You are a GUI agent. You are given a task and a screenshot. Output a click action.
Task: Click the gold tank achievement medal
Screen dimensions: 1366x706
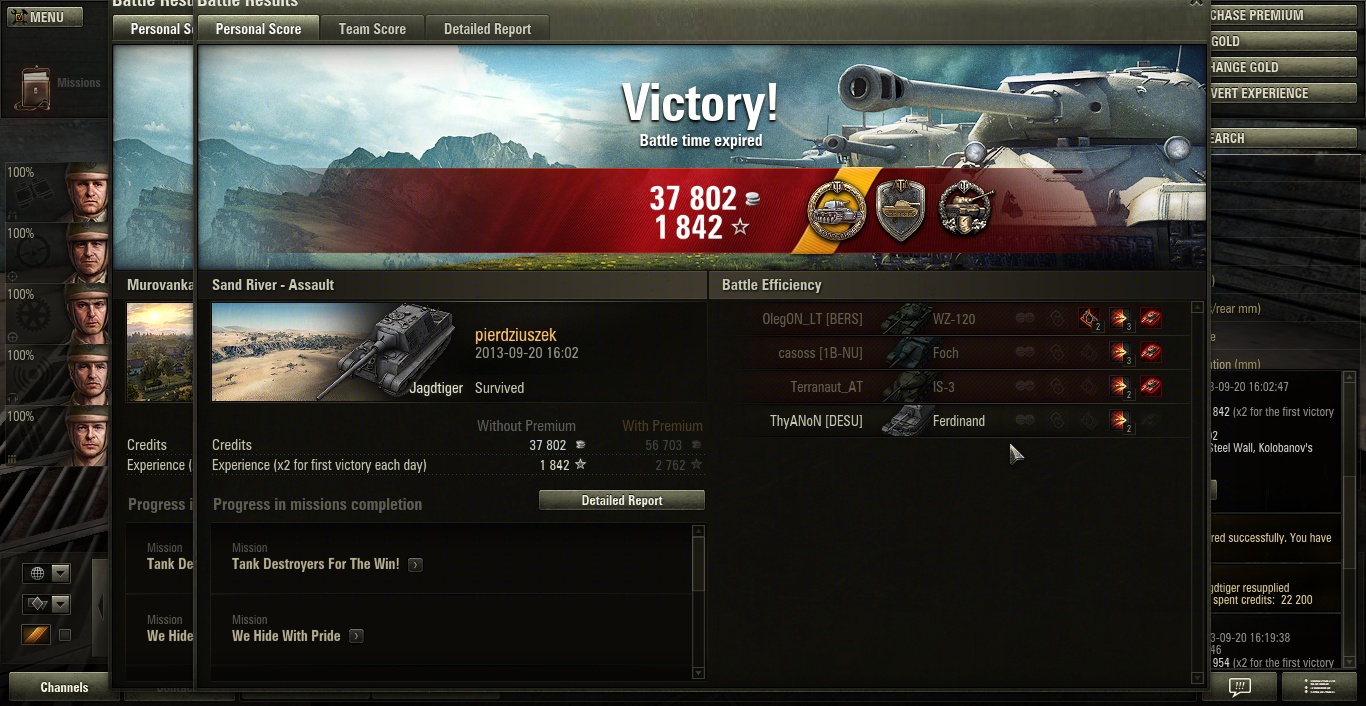point(836,210)
